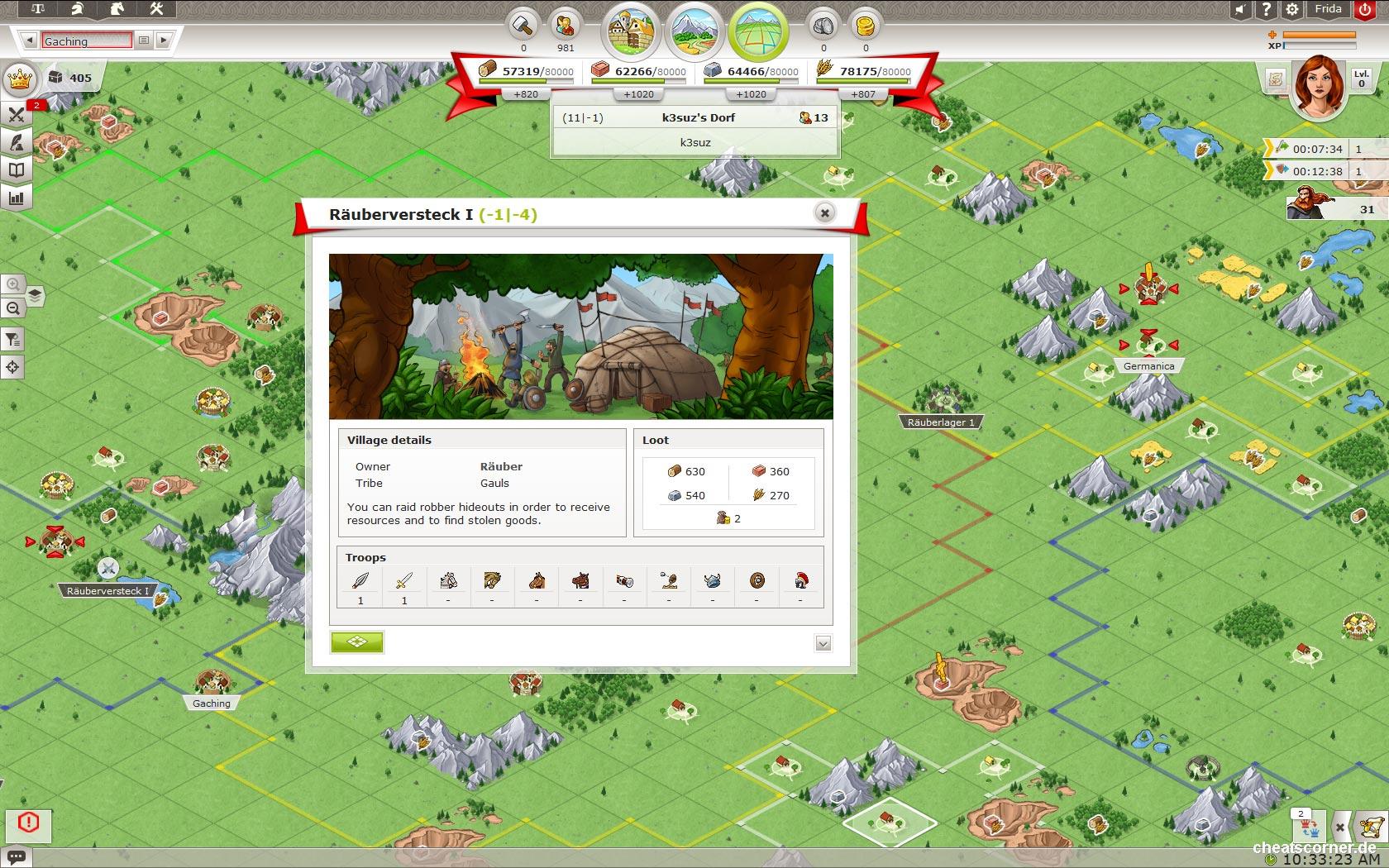The height and width of the screenshot is (868, 1389).
Task: Open the card game icon showing 2
Action: (1305, 827)
